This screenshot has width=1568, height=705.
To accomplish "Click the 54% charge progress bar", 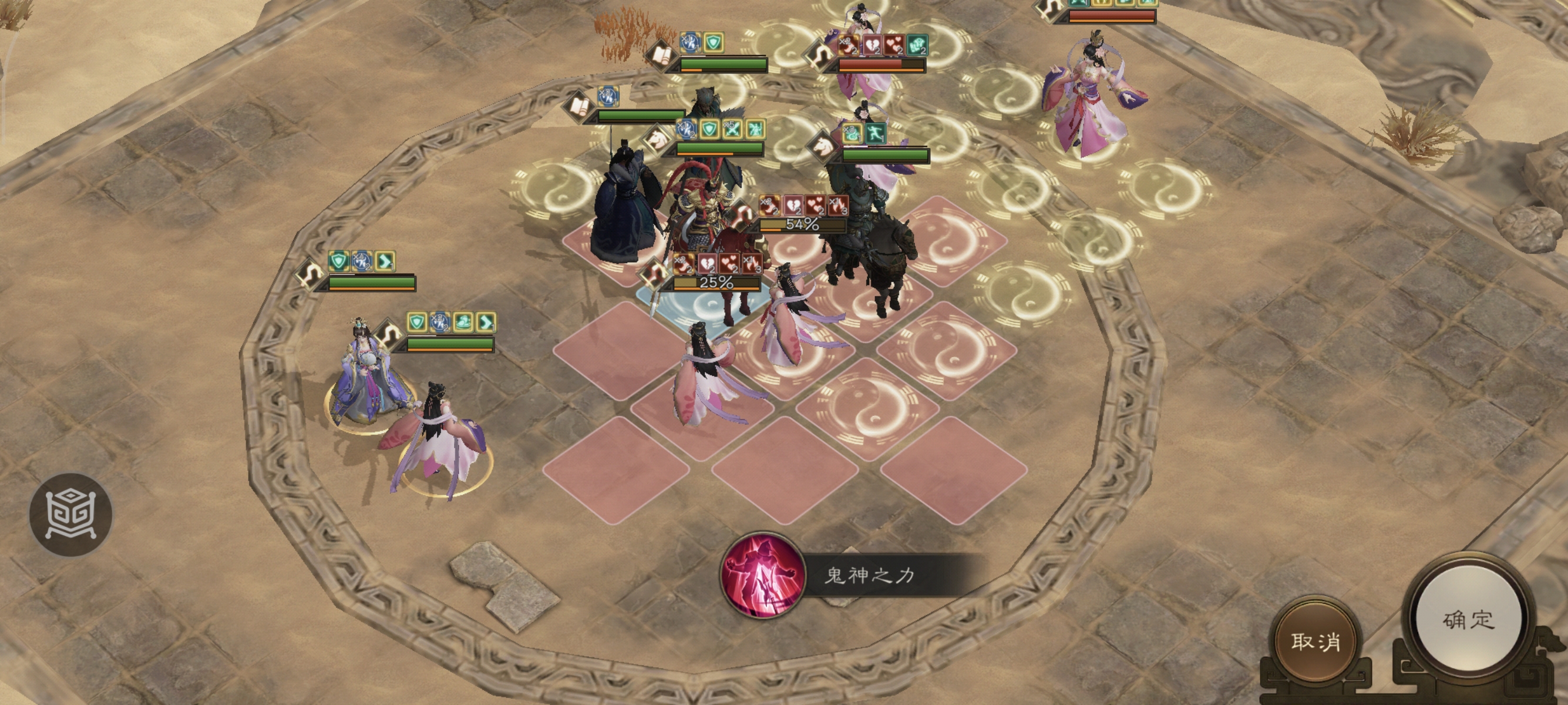I will 803,226.
